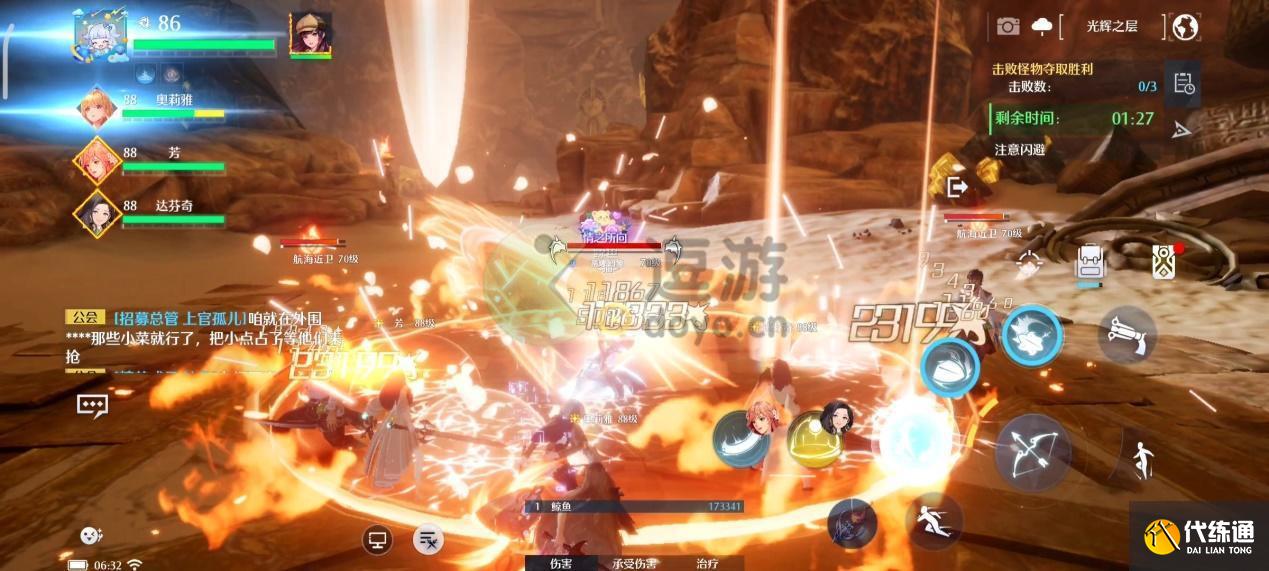This screenshot has height=571, width=1269.
Task: Click the monitor screen icon button
Action: click(x=377, y=540)
